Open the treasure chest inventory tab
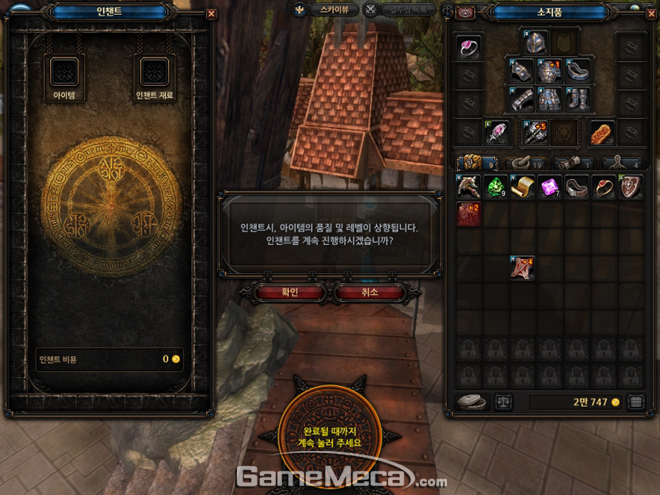 point(471,162)
